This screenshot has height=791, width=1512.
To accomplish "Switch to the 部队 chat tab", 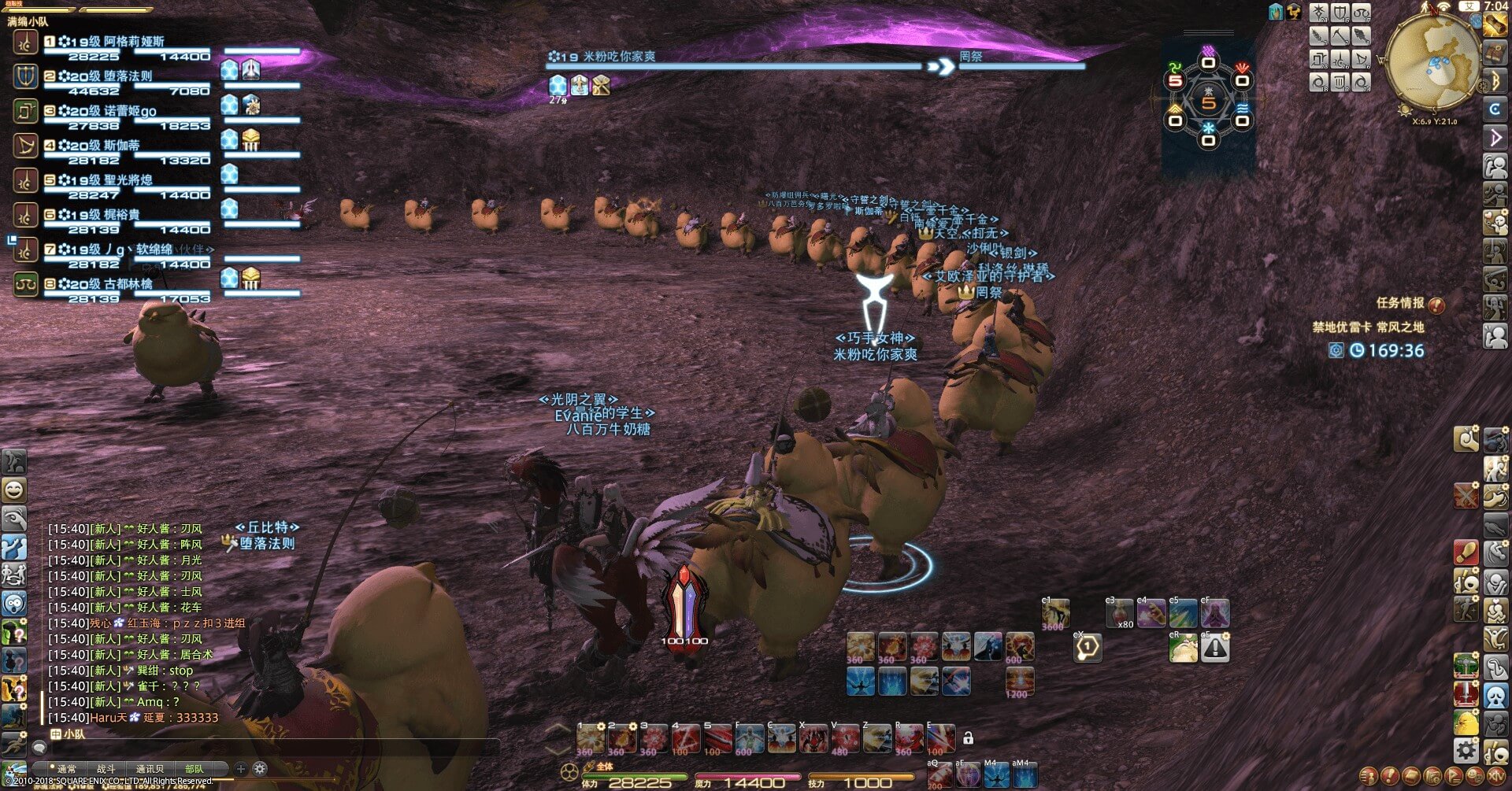I will pyautogui.click(x=194, y=769).
